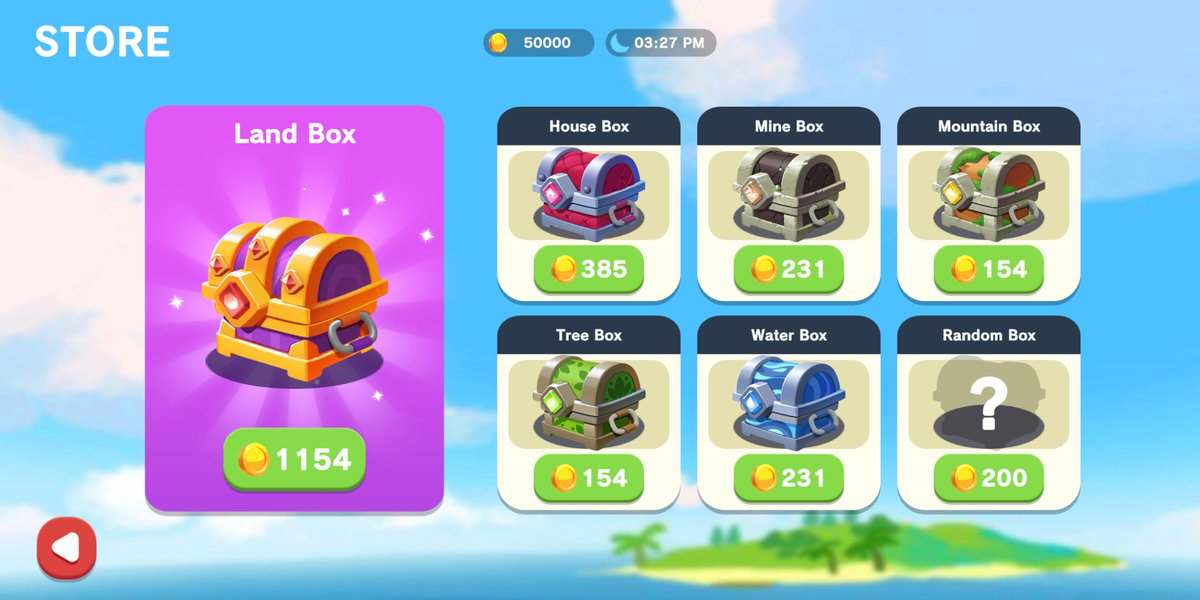1200x600 pixels.
Task: Select the green Tree Box chest image
Action: [588, 404]
